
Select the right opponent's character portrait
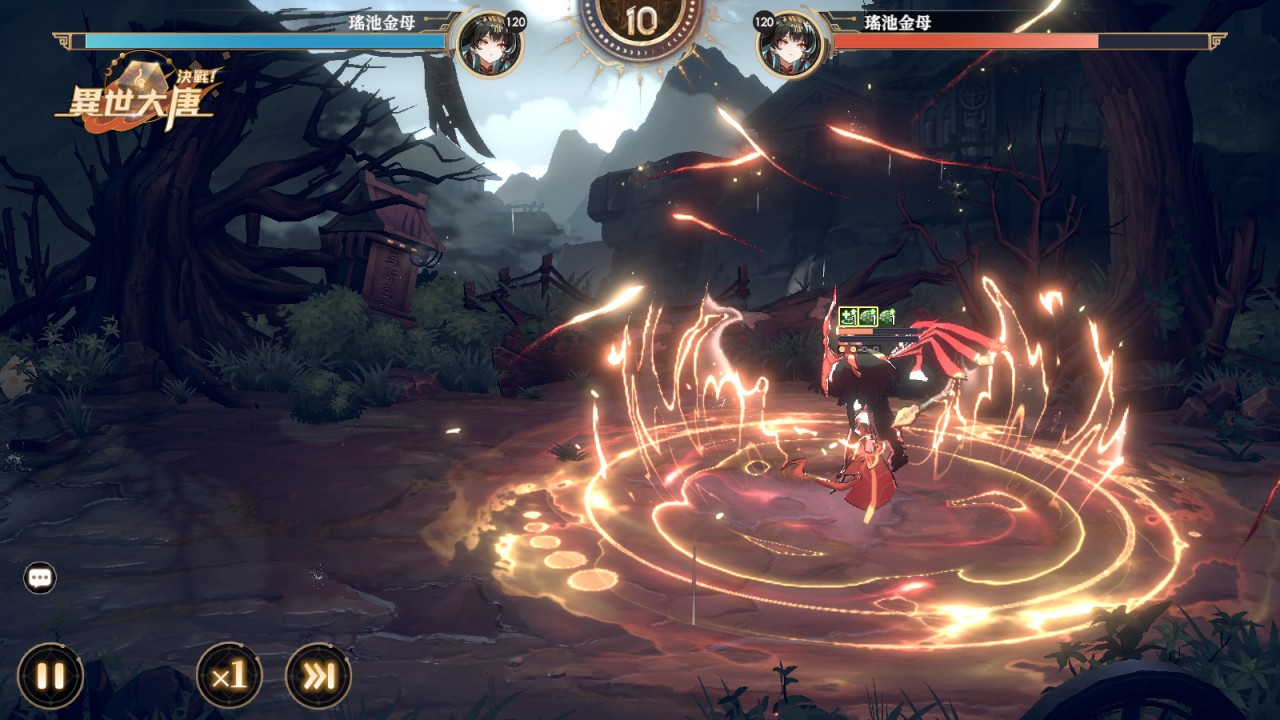790,45
